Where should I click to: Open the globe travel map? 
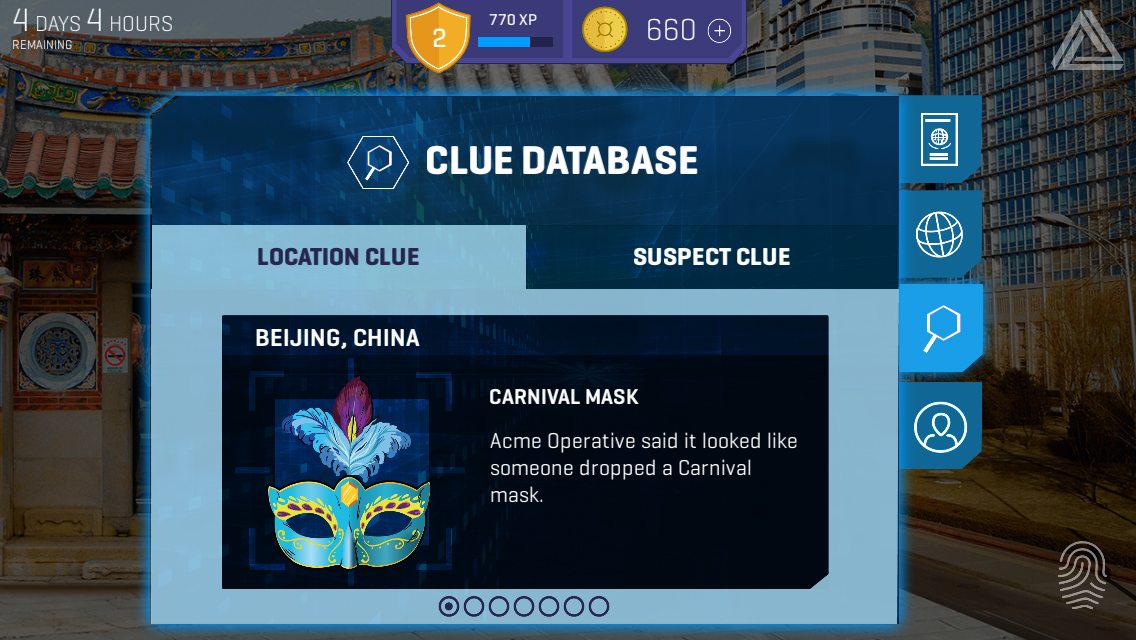pos(939,235)
